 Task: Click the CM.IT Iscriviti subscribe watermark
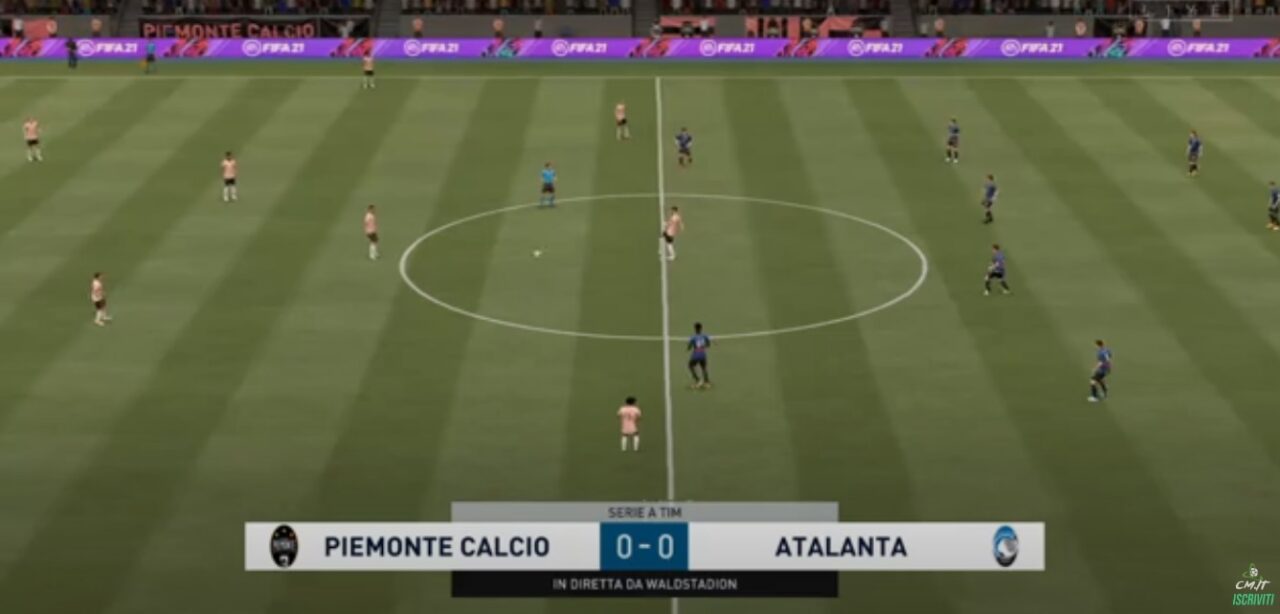click(1252, 586)
